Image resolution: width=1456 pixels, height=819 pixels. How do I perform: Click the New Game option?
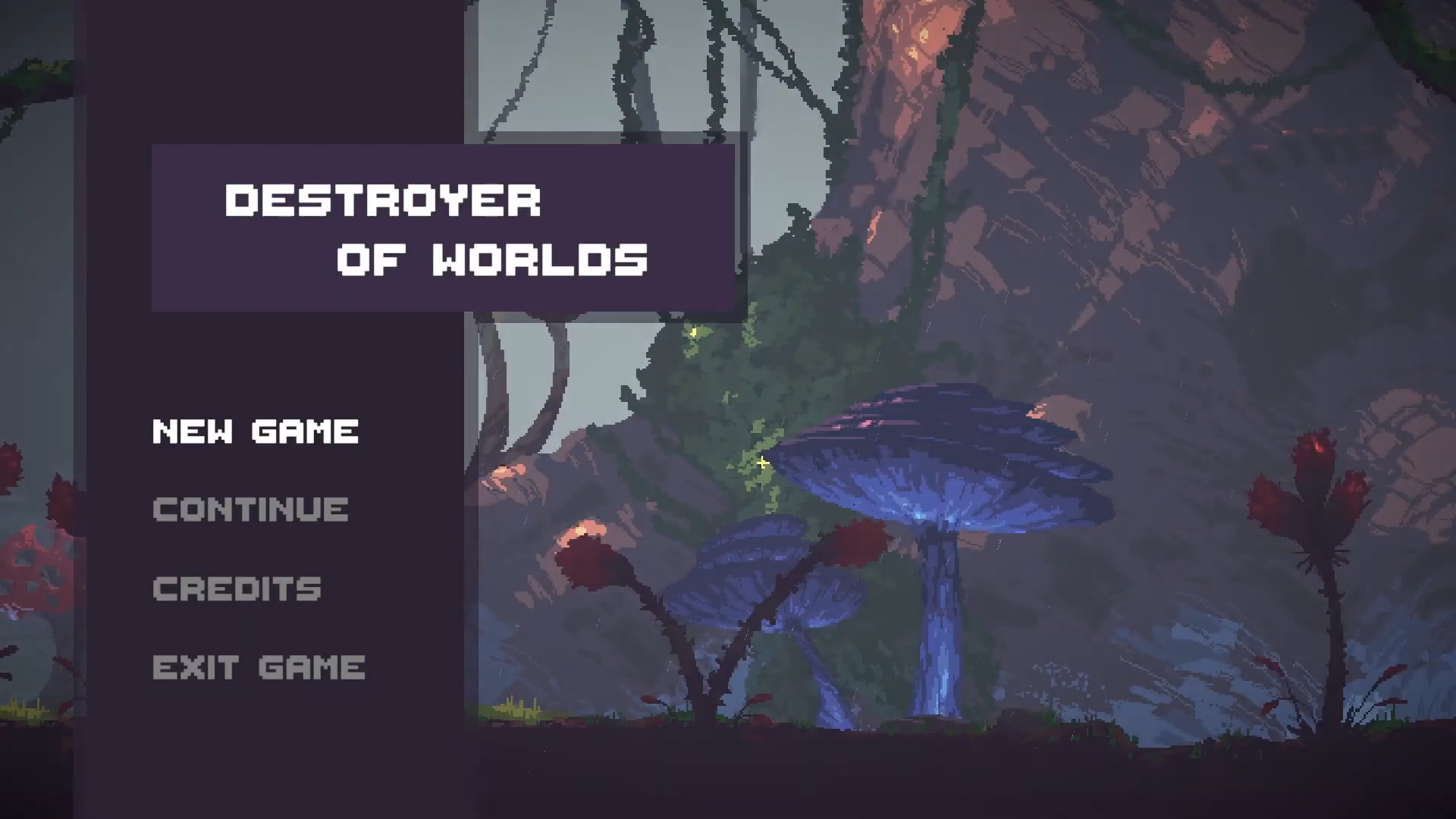(256, 431)
